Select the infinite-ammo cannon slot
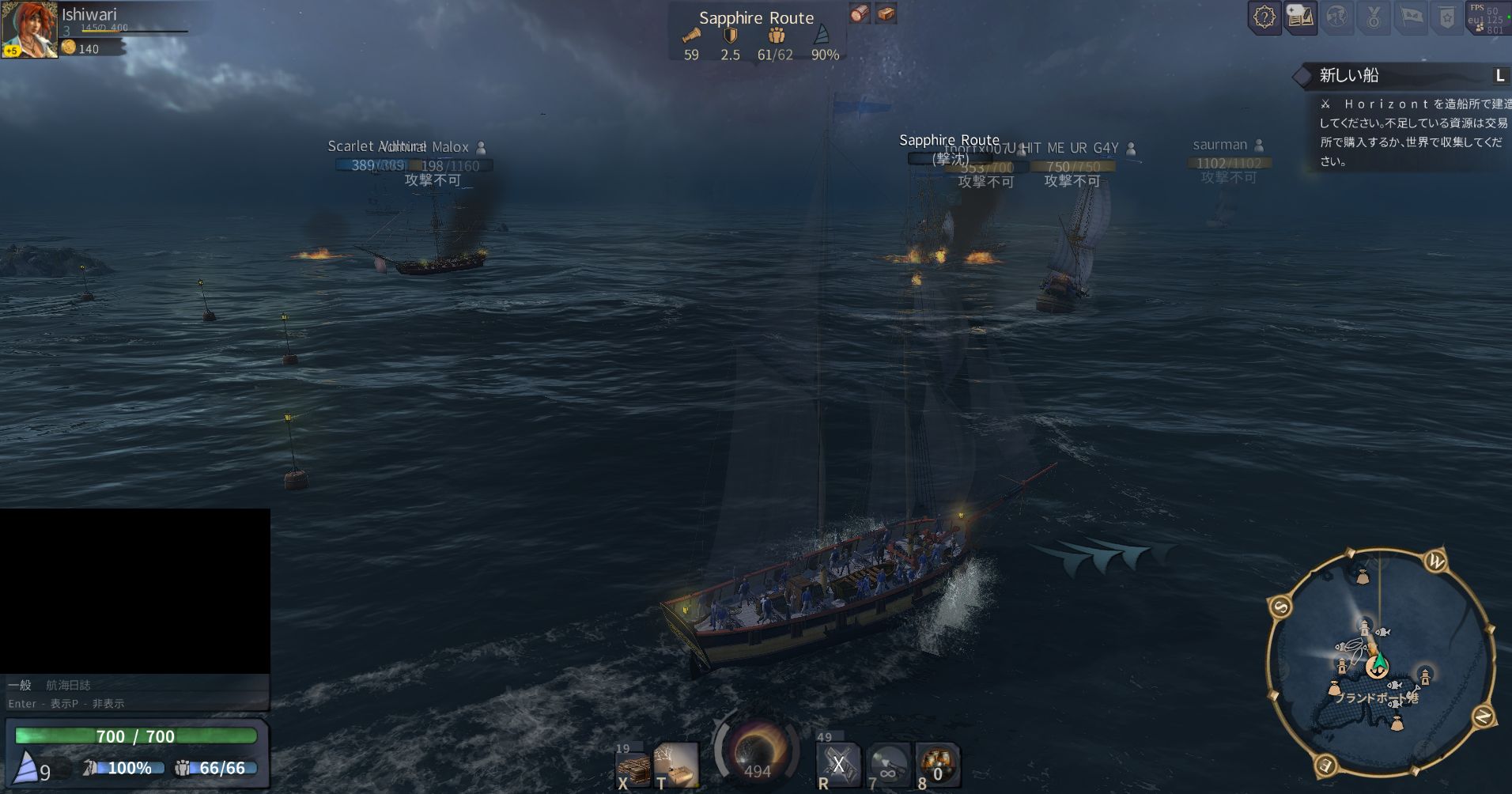Image resolution: width=1512 pixels, height=794 pixels. click(x=888, y=765)
